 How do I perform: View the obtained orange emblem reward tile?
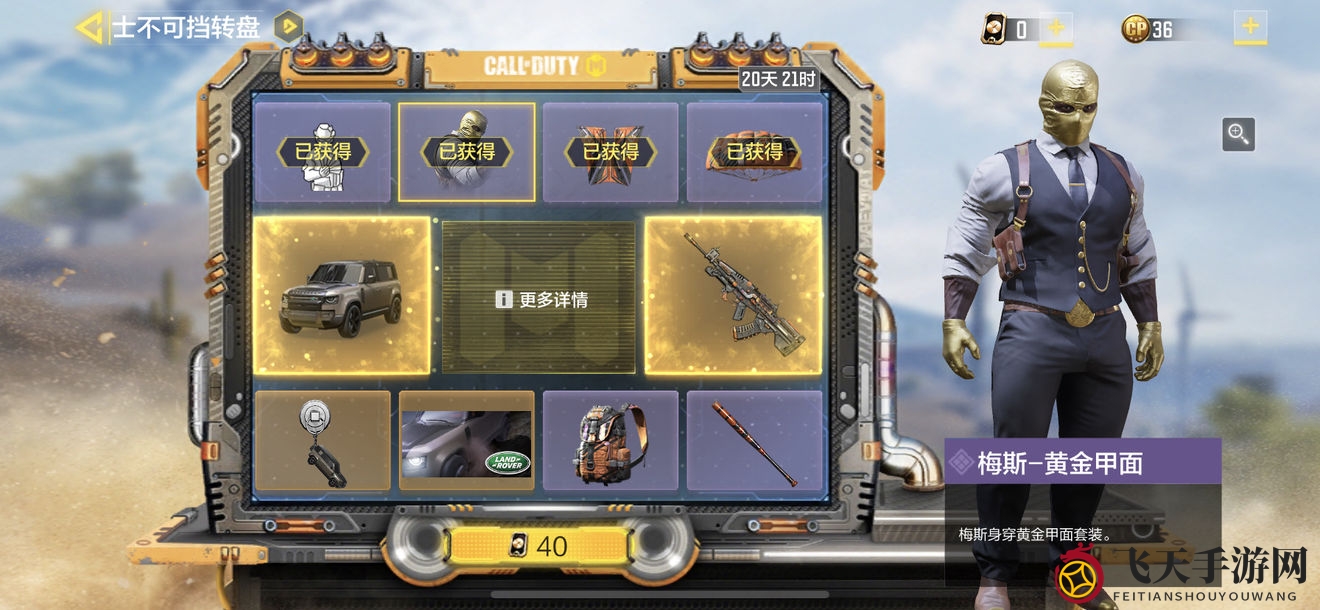click(610, 152)
